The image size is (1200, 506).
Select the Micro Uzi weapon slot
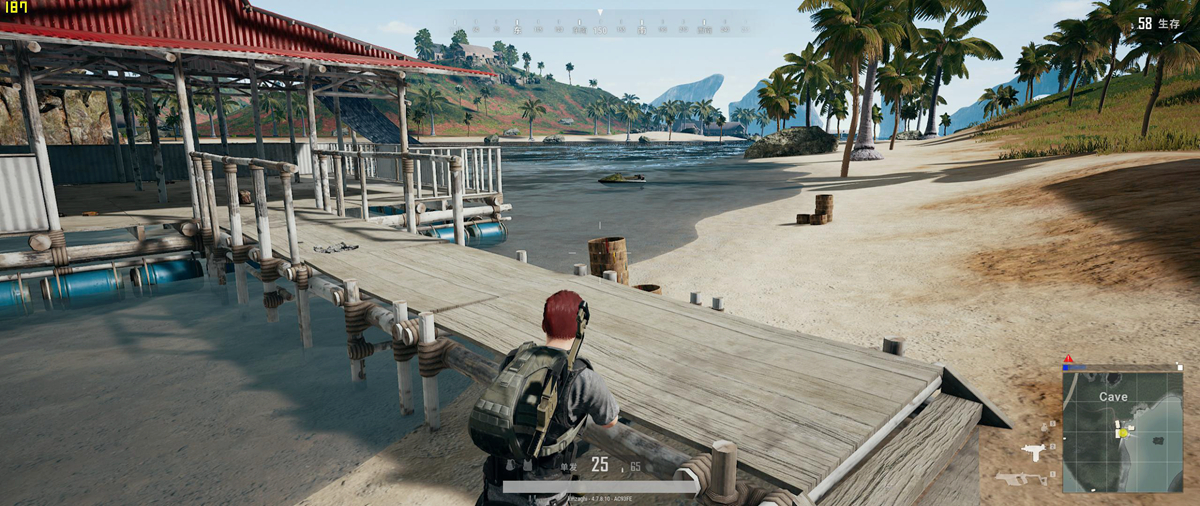(x=1033, y=451)
